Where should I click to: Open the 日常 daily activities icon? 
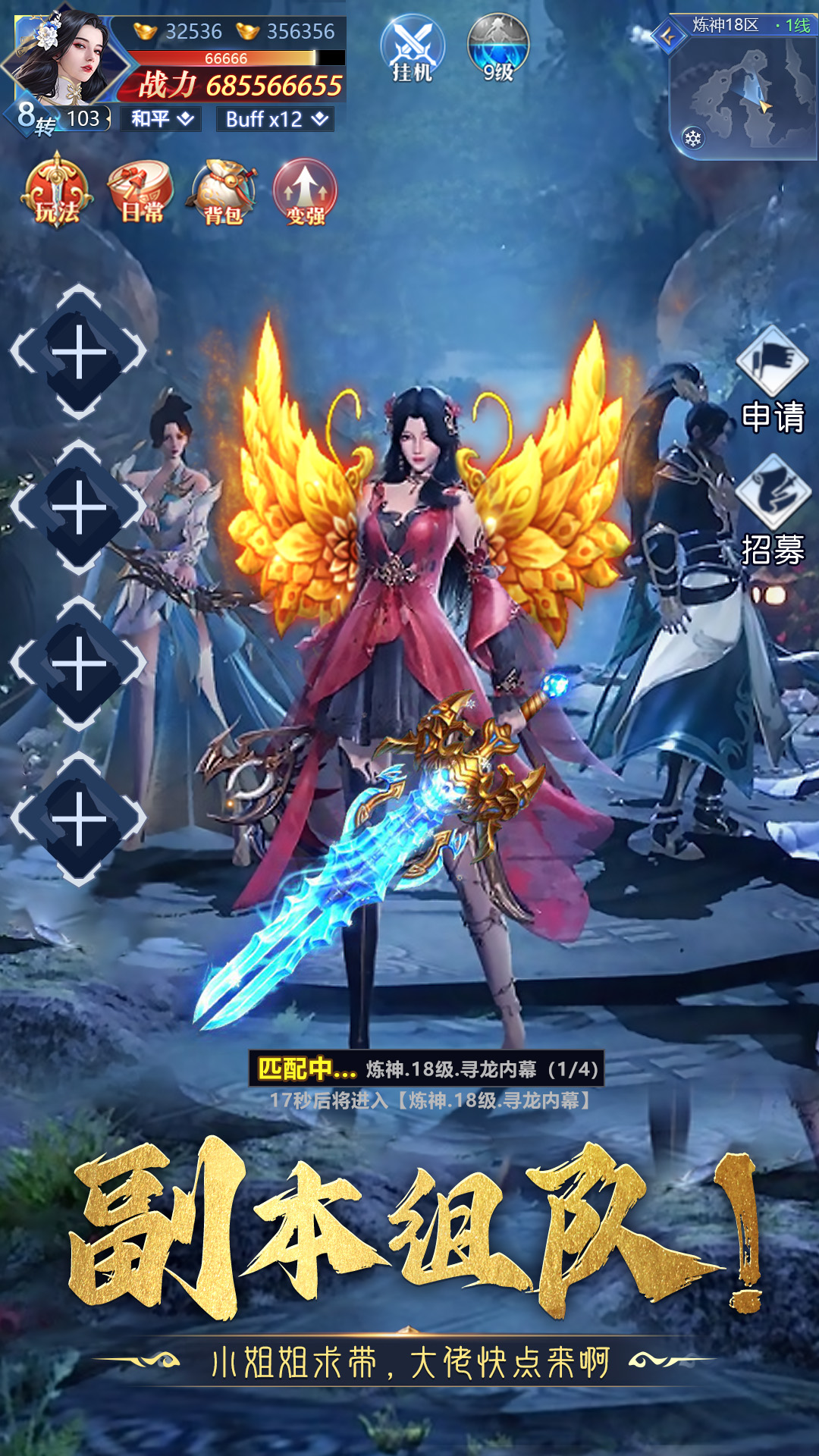142,191
